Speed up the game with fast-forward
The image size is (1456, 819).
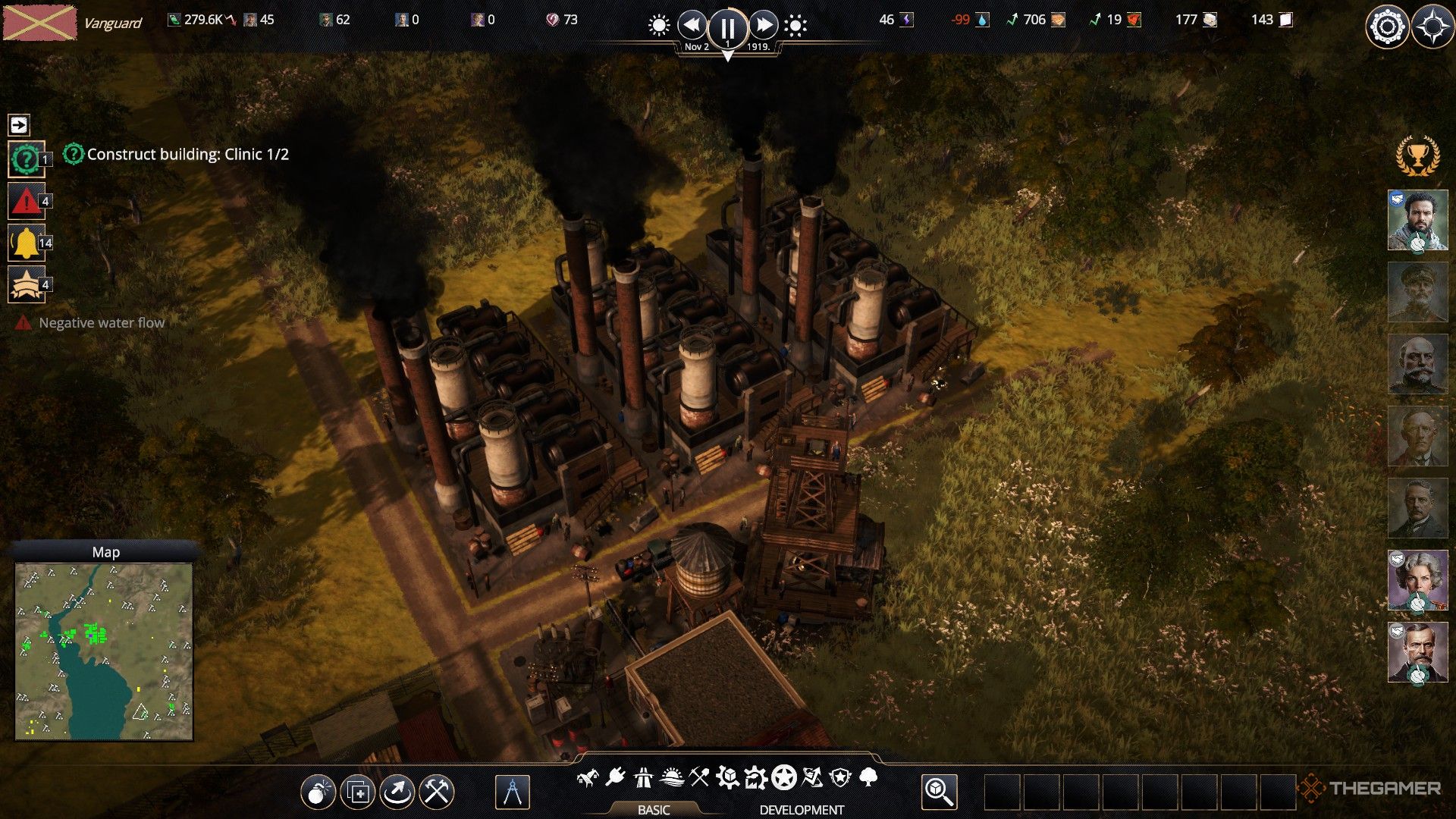764,26
